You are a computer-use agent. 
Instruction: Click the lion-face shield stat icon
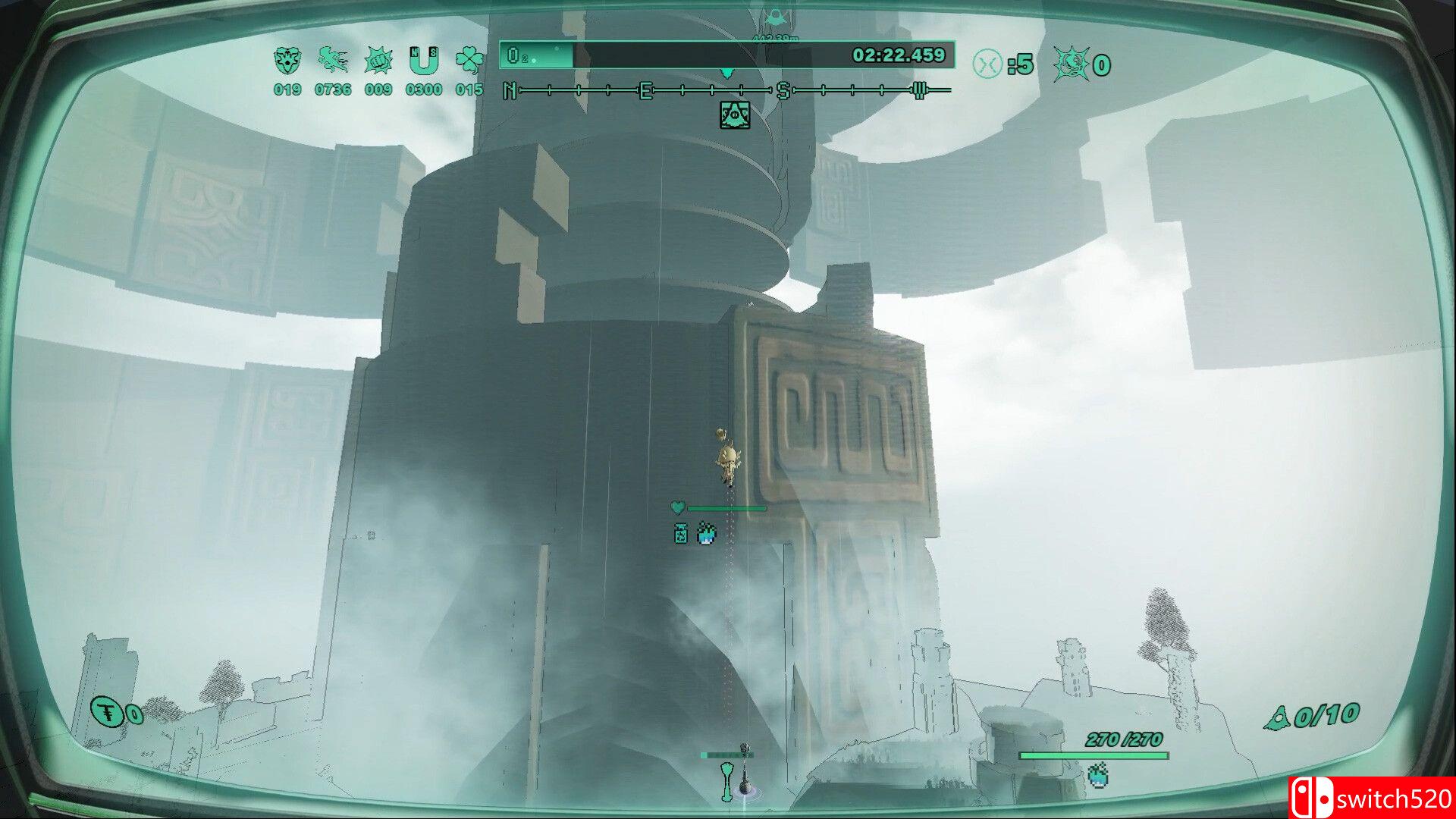287,61
